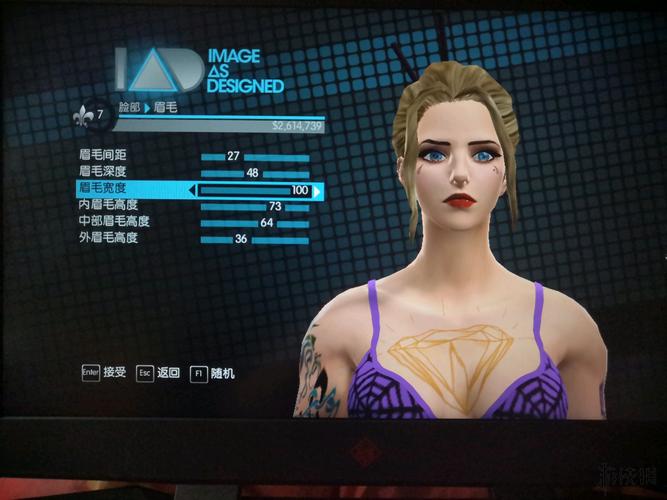Set the 中部眉毛高度 middle eyebrow height slider

[x=255, y=222]
